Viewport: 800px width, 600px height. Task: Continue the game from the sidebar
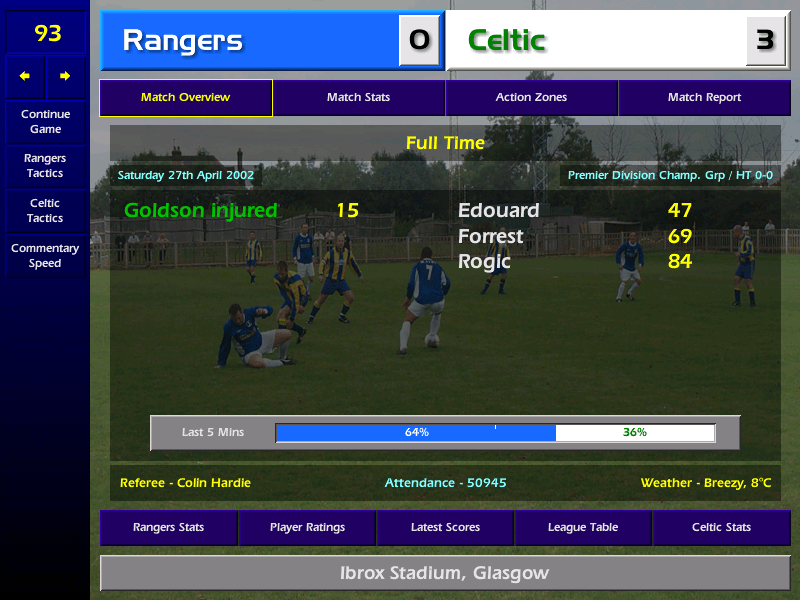(45, 122)
